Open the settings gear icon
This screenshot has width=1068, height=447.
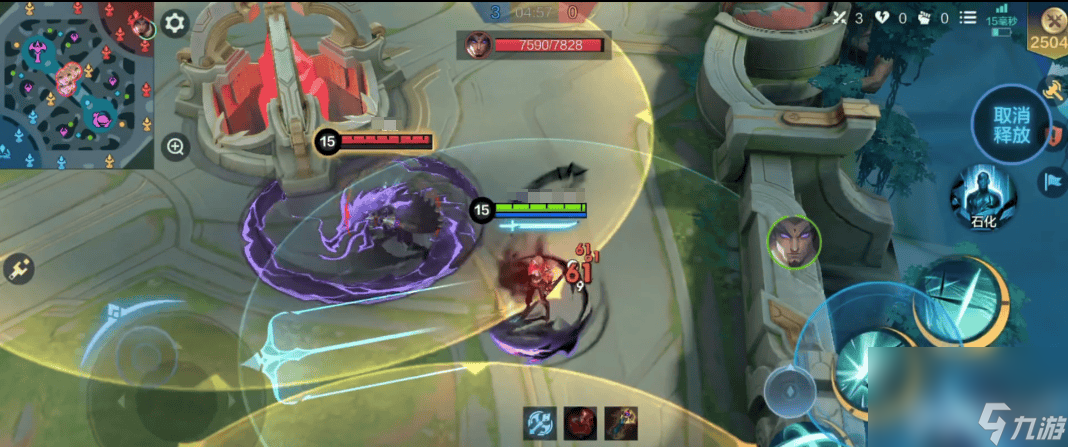(175, 23)
